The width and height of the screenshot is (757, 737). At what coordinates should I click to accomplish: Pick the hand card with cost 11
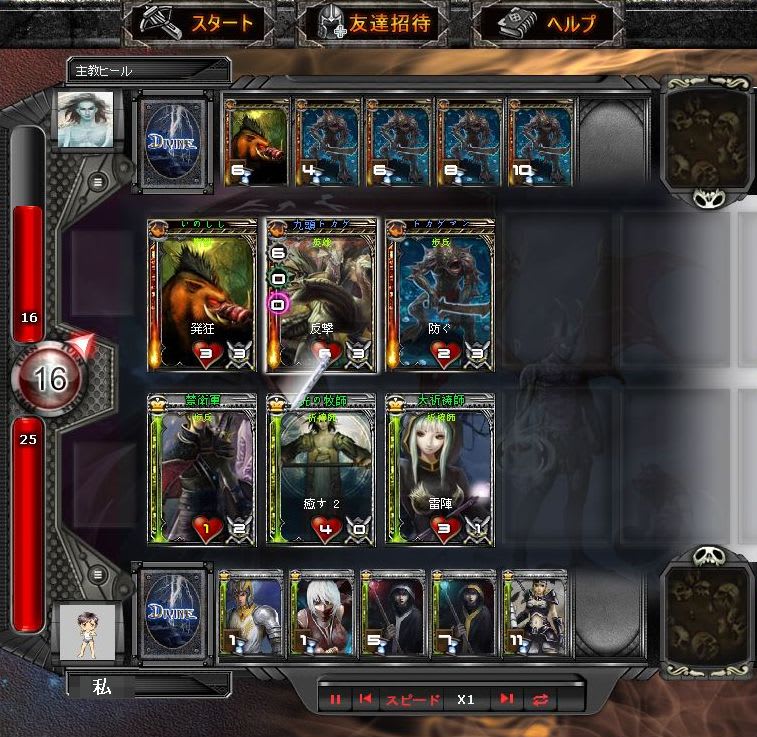(535, 615)
